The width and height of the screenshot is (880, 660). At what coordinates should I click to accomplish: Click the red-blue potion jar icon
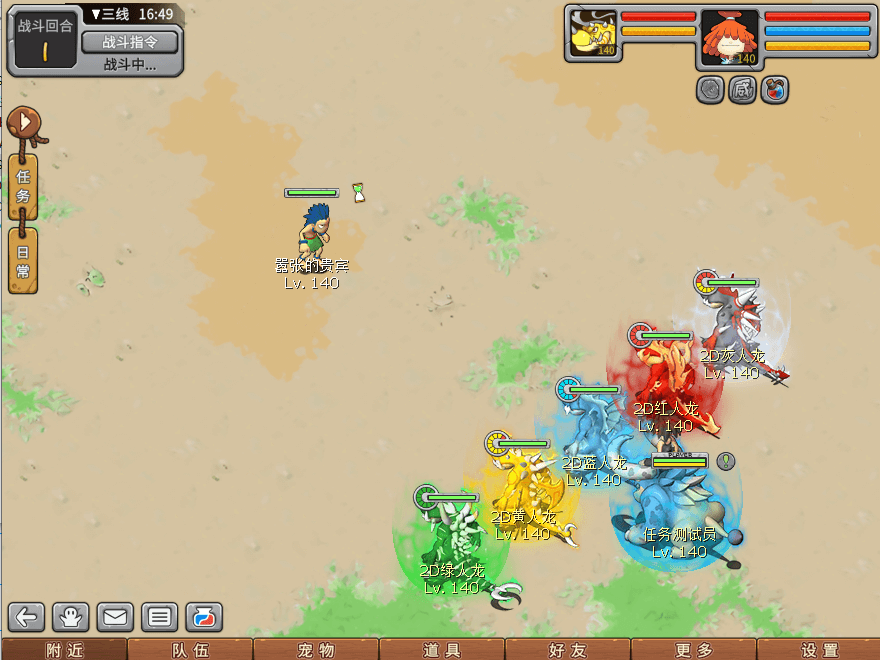tap(202, 616)
